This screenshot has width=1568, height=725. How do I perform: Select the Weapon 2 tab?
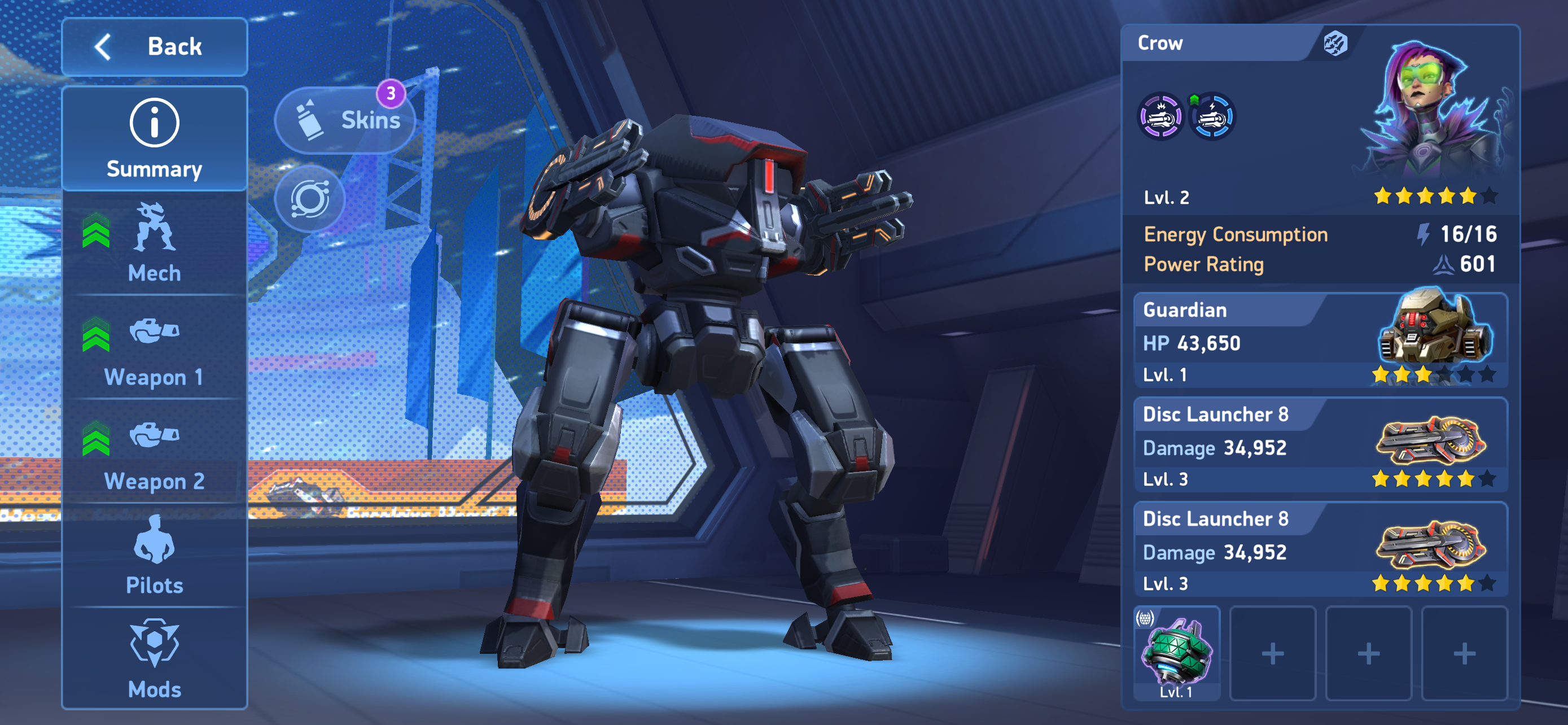pos(154,453)
